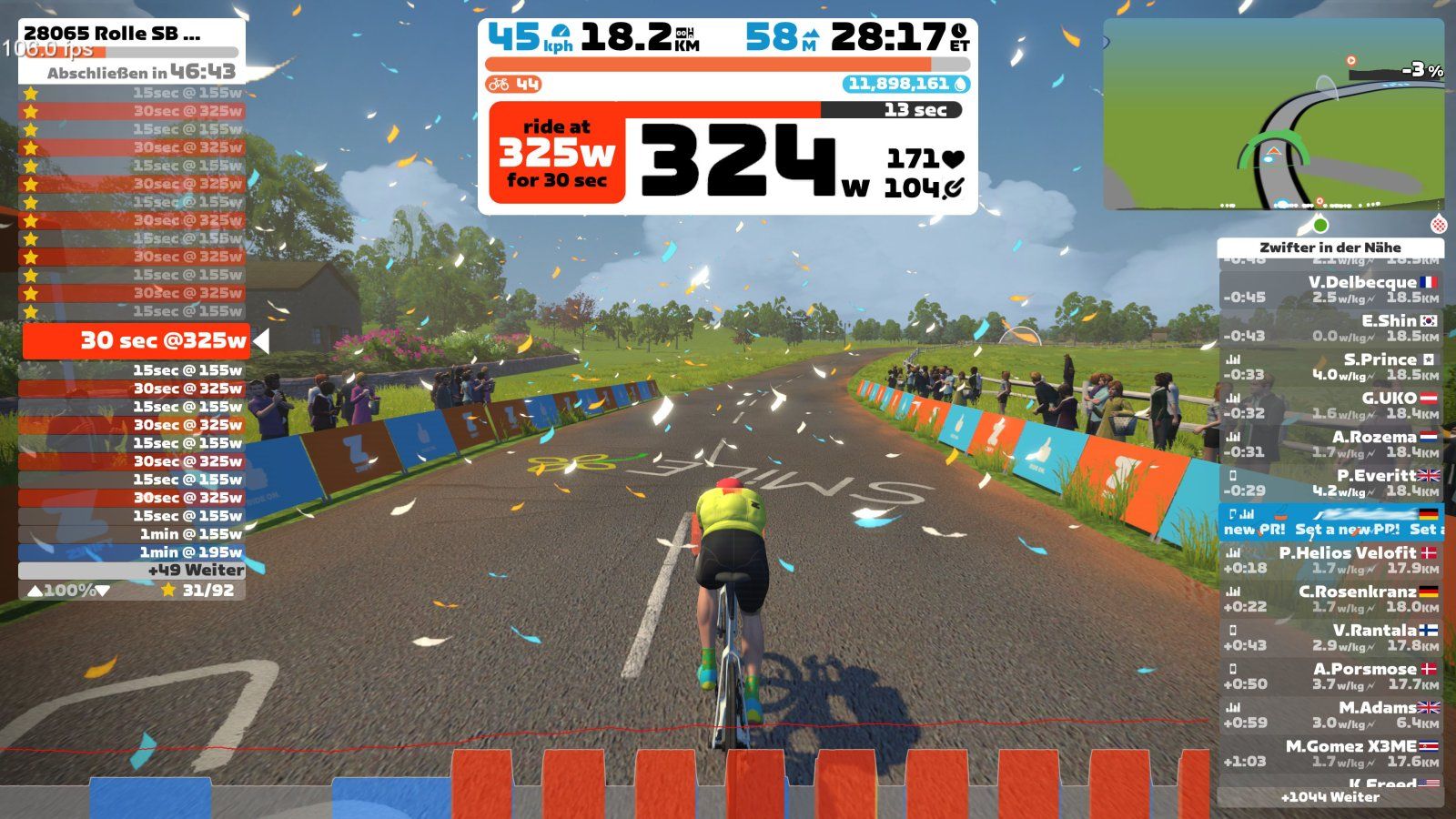Click the highlighted '30 sec @325w' interval
1456x819 pixels.
click(x=136, y=341)
